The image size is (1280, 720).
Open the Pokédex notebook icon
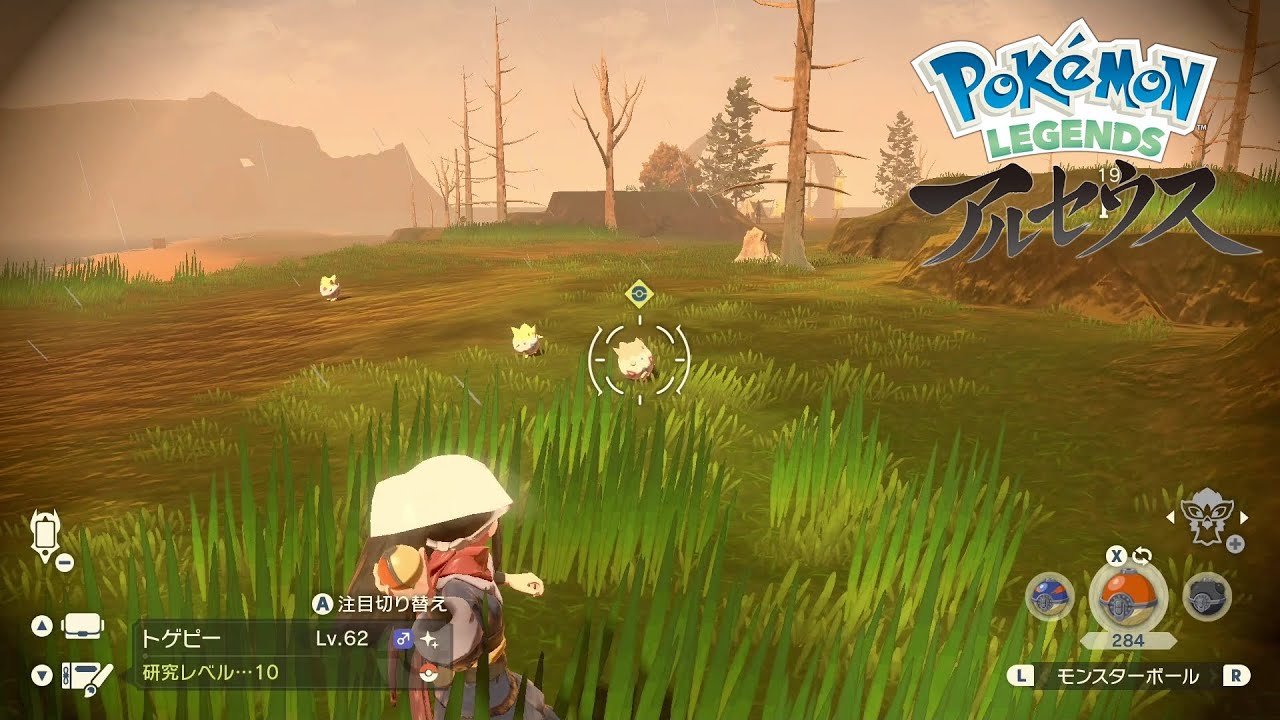coord(83,677)
